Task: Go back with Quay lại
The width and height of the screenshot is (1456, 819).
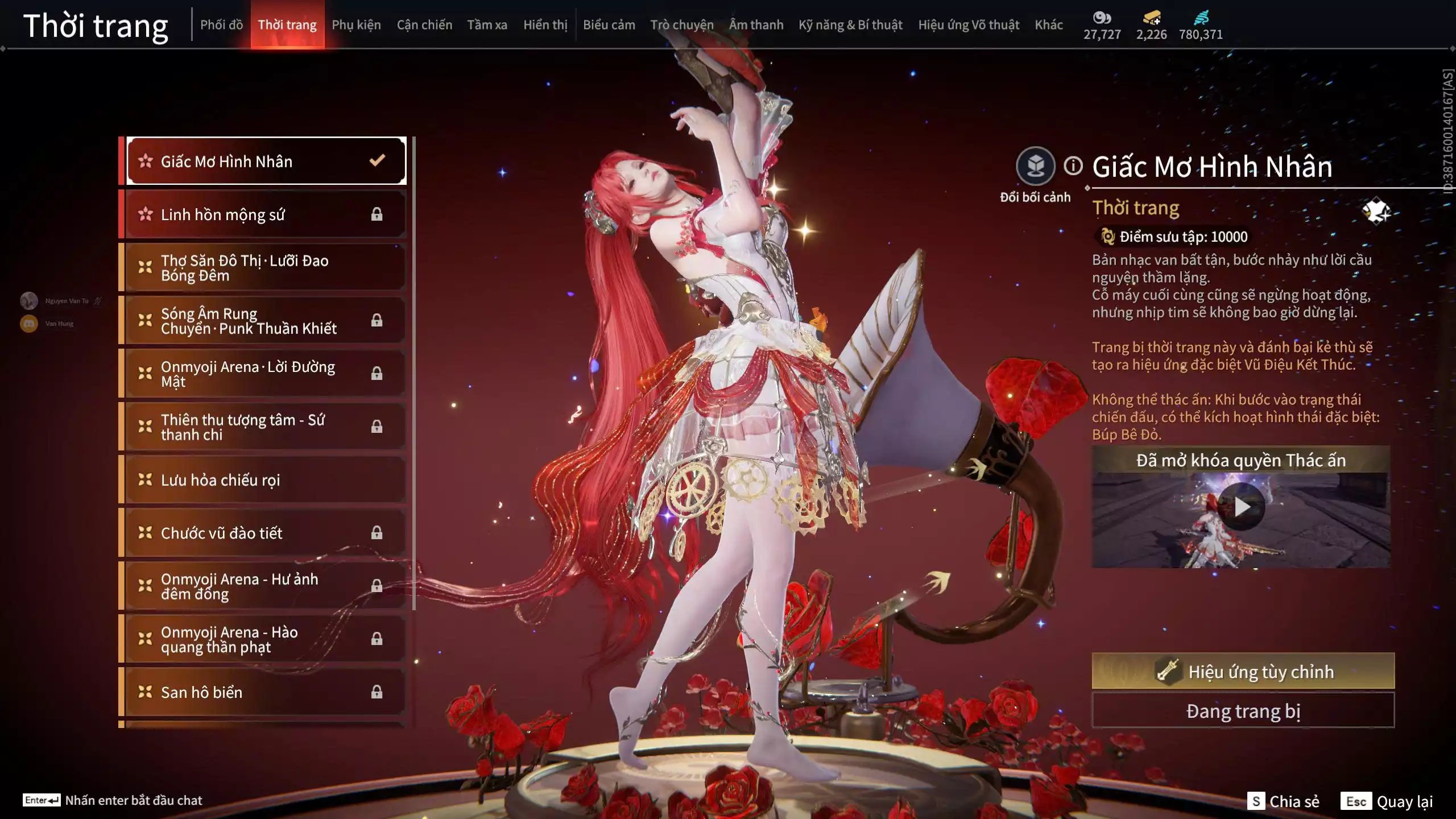Action: click(x=1387, y=801)
